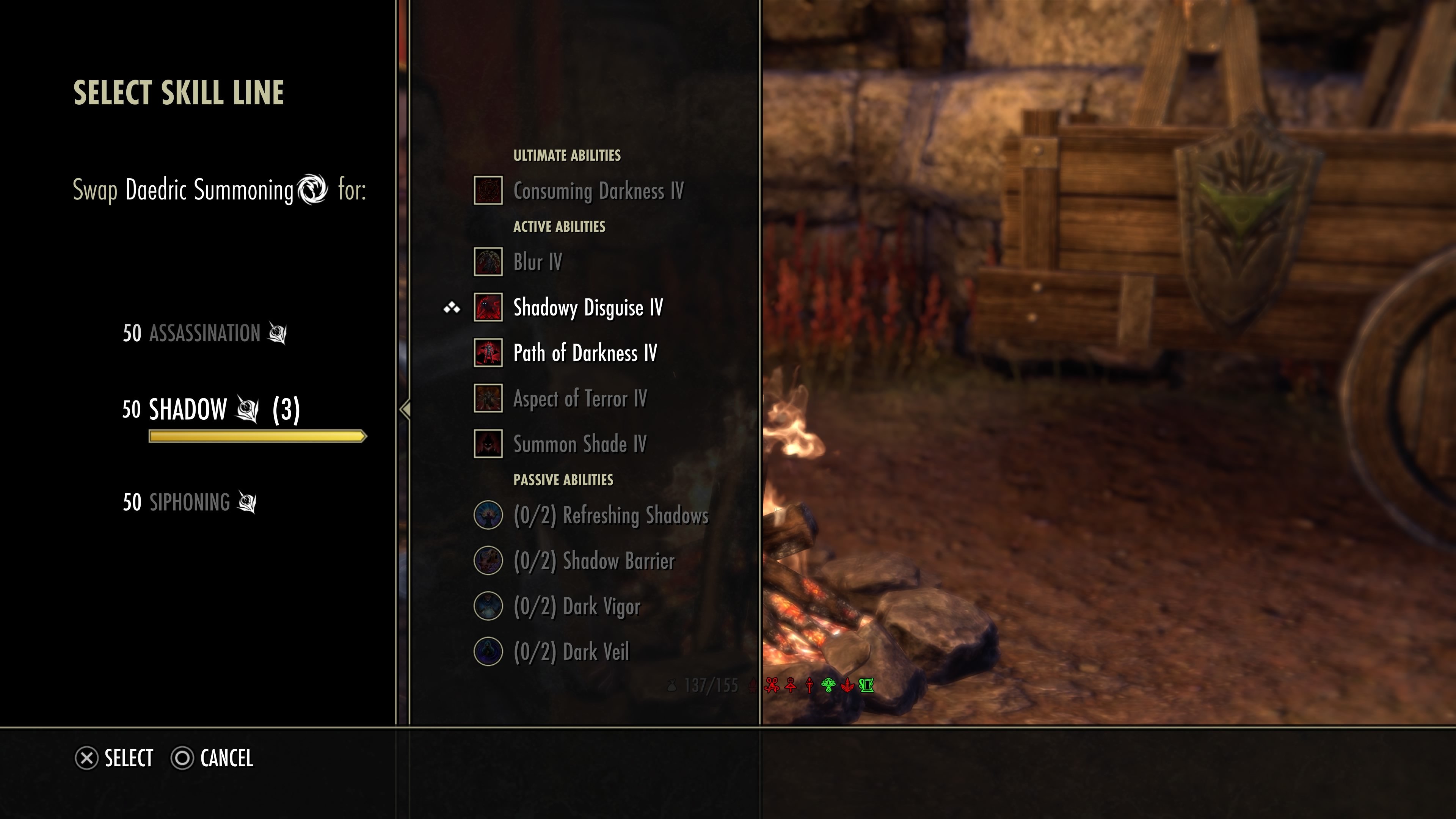The height and width of the screenshot is (819, 1456).
Task: Select the Consuming Darkness IV ultimate icon
Action: [x=488, y=190]
